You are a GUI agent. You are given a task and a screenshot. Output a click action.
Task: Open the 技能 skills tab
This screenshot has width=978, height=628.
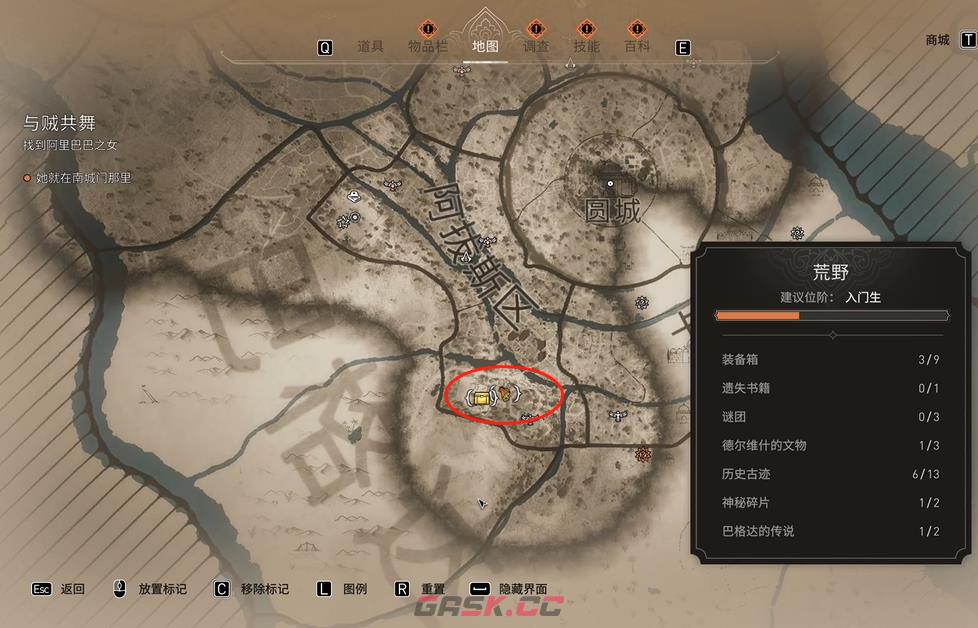pyautogui.click(x=586, y=46)
